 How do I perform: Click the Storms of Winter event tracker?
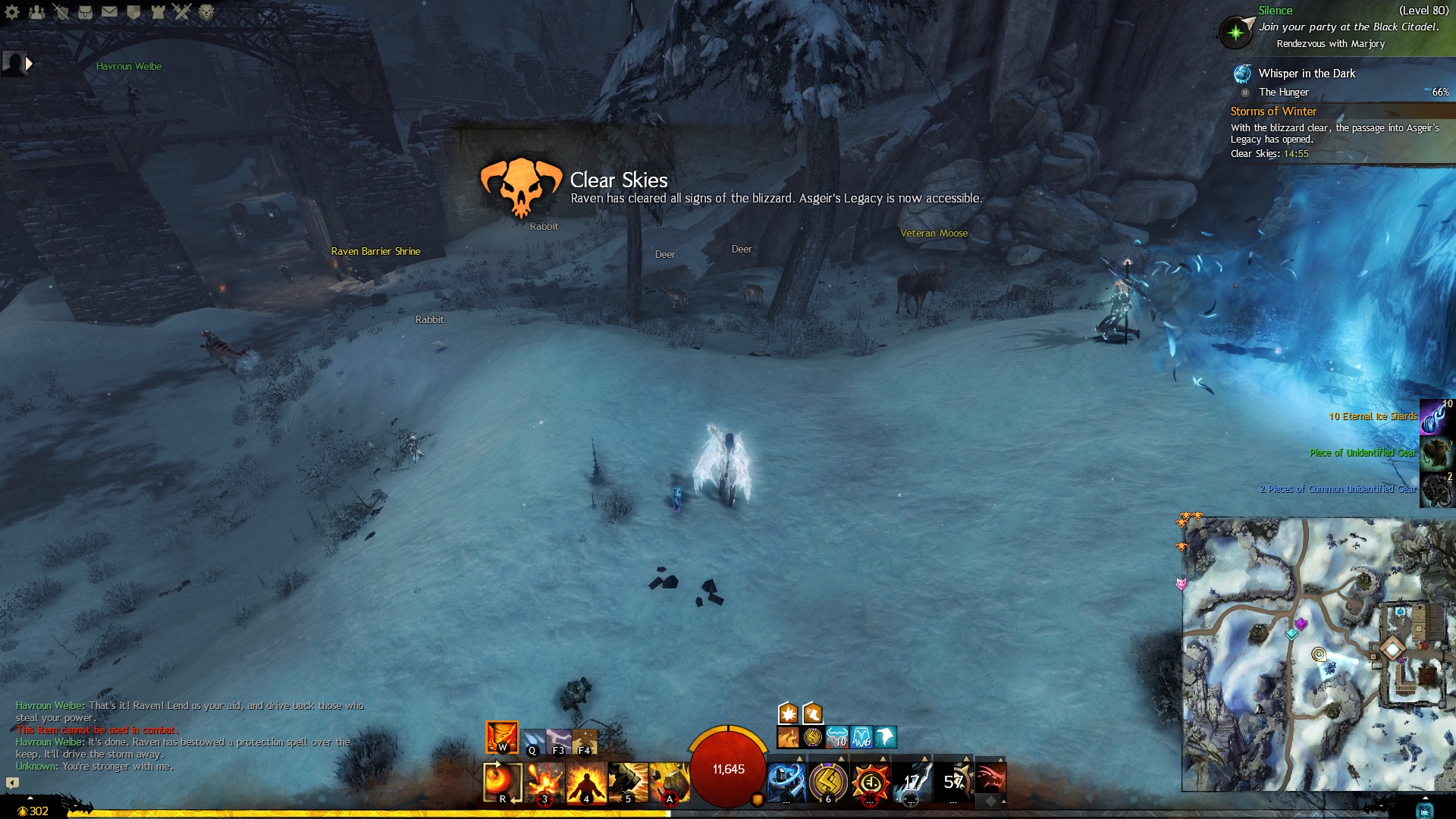tap(1272, 111)
